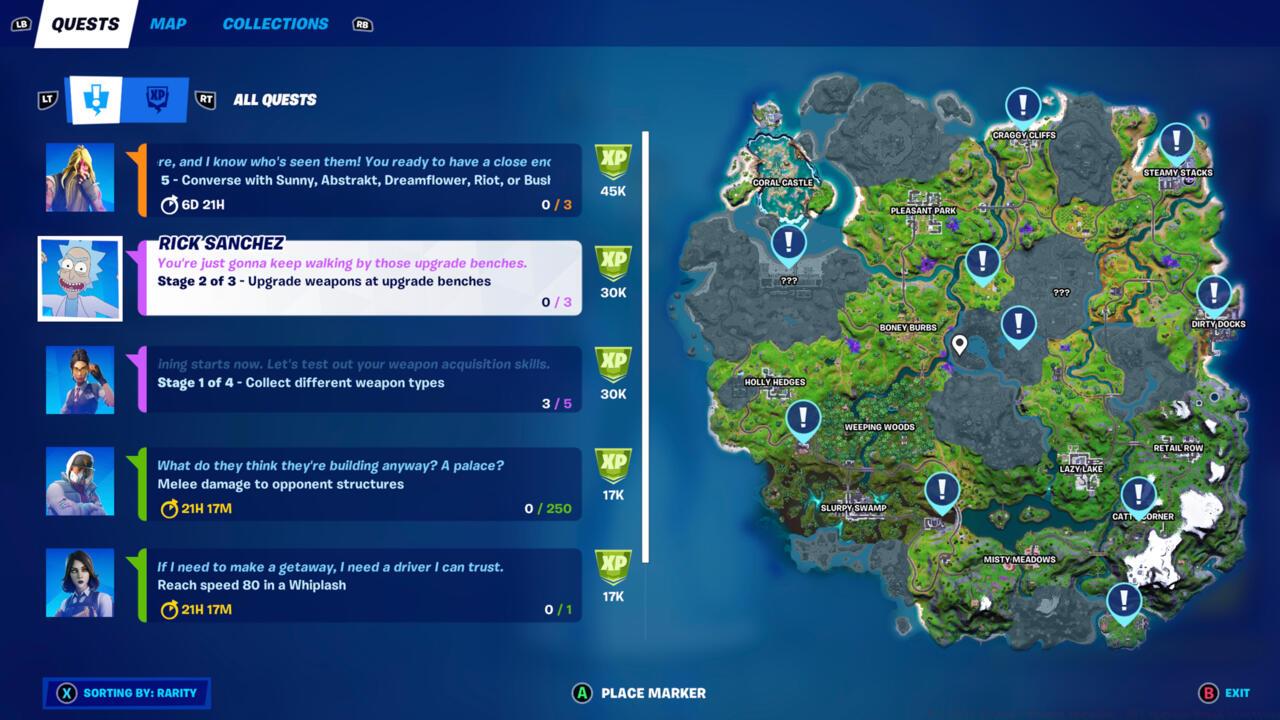
Task: Click the quest marker above Craggy Cliffs
Action: click(1022, 103)
